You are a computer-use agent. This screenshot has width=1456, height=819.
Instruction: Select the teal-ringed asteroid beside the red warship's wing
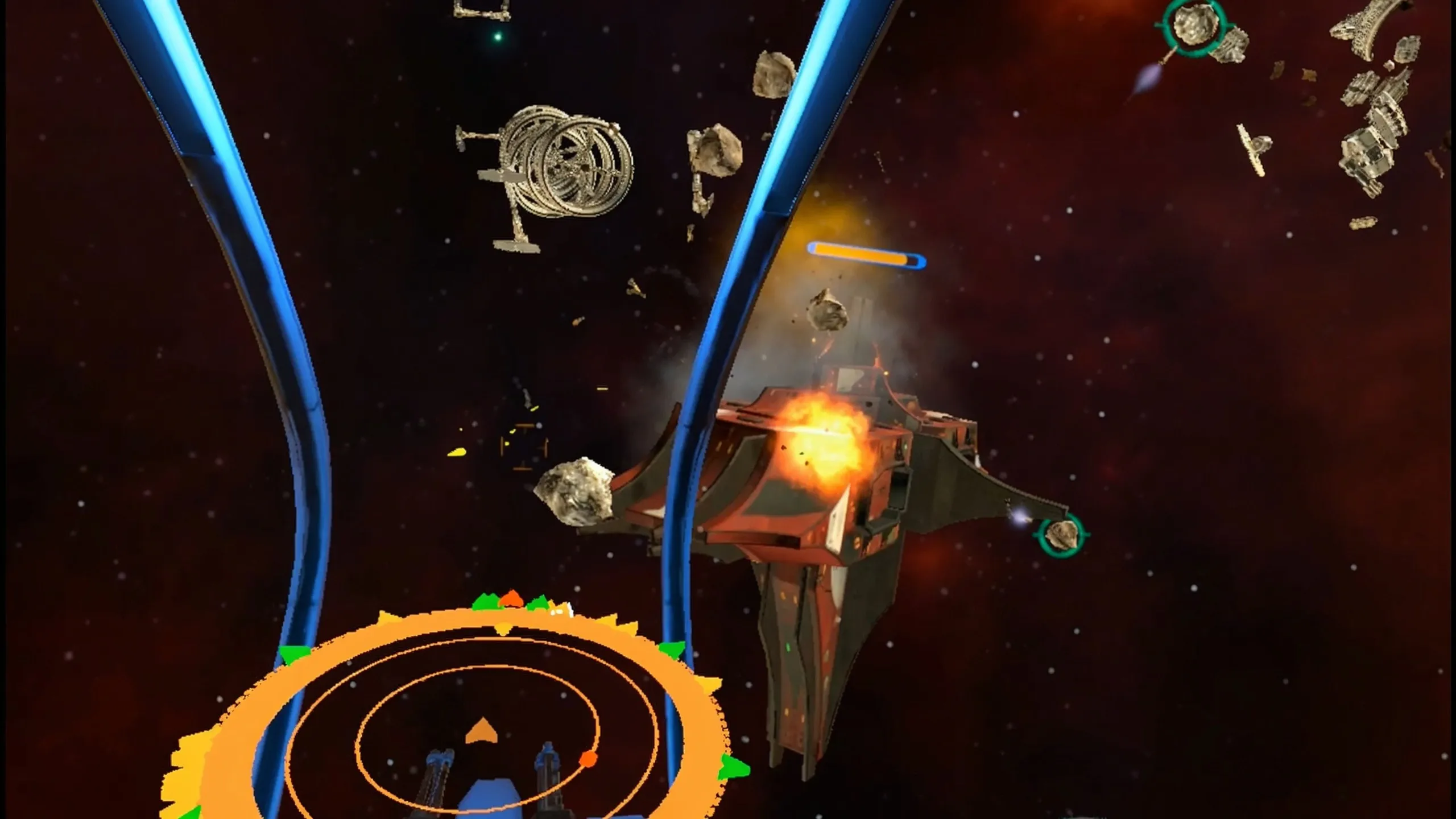pos(1062,535)
